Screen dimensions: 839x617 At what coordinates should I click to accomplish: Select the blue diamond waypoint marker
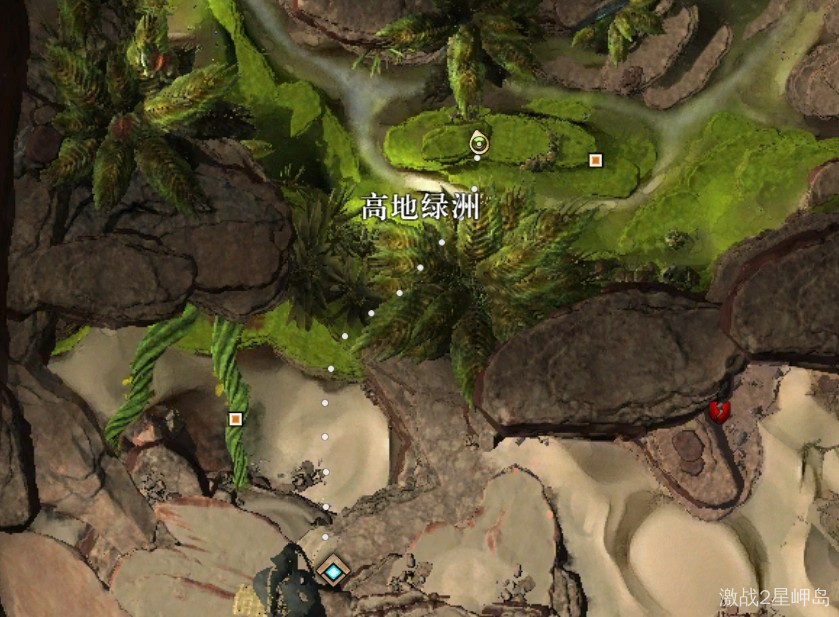coord(331,571)
